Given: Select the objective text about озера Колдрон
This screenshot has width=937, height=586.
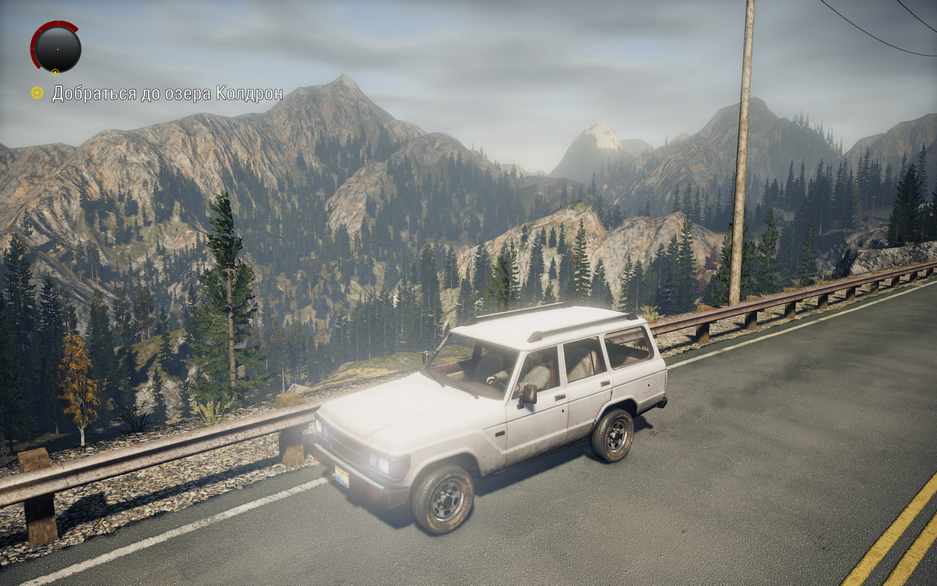Looking at the screenshot, I should (x=167, y=94).
